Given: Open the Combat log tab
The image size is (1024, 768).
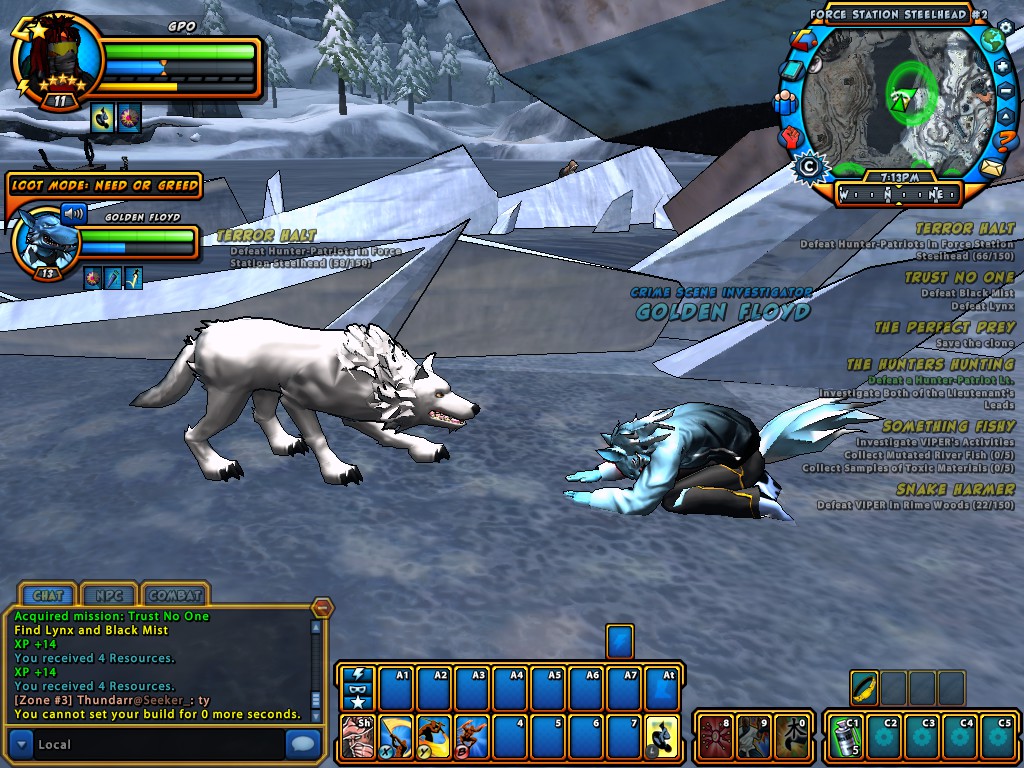Looking at the screenshot, I should pyautogui.click(x=176, y=595).
